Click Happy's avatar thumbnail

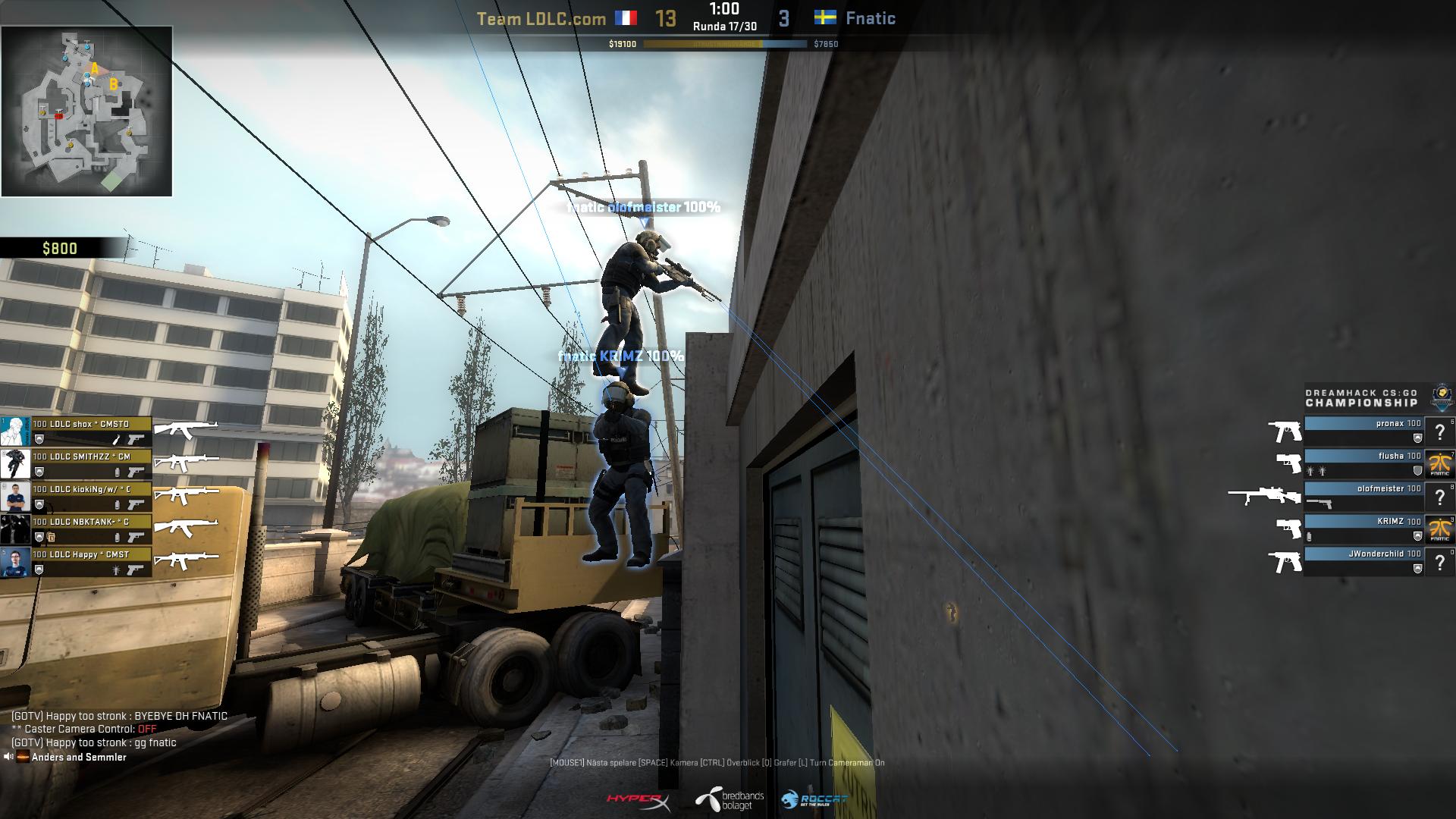click(x=16, y=563)
